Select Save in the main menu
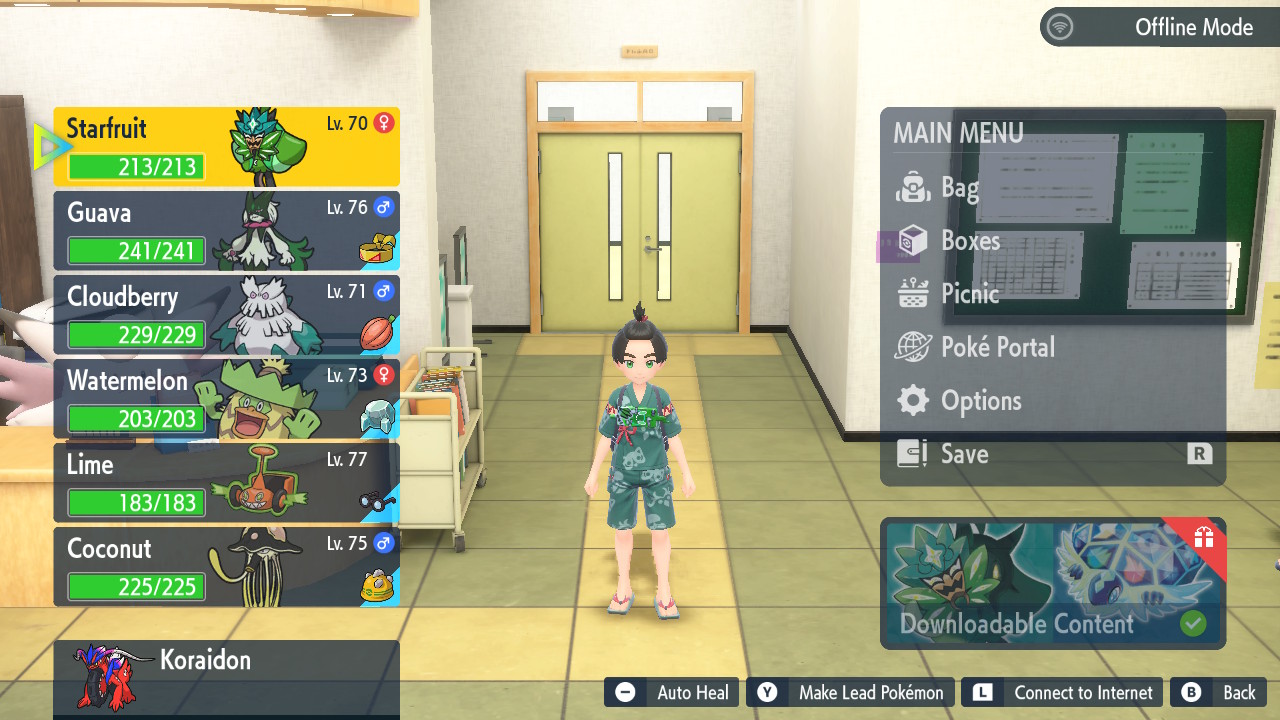Screen dimensions: 1280x720 (964, 454)
